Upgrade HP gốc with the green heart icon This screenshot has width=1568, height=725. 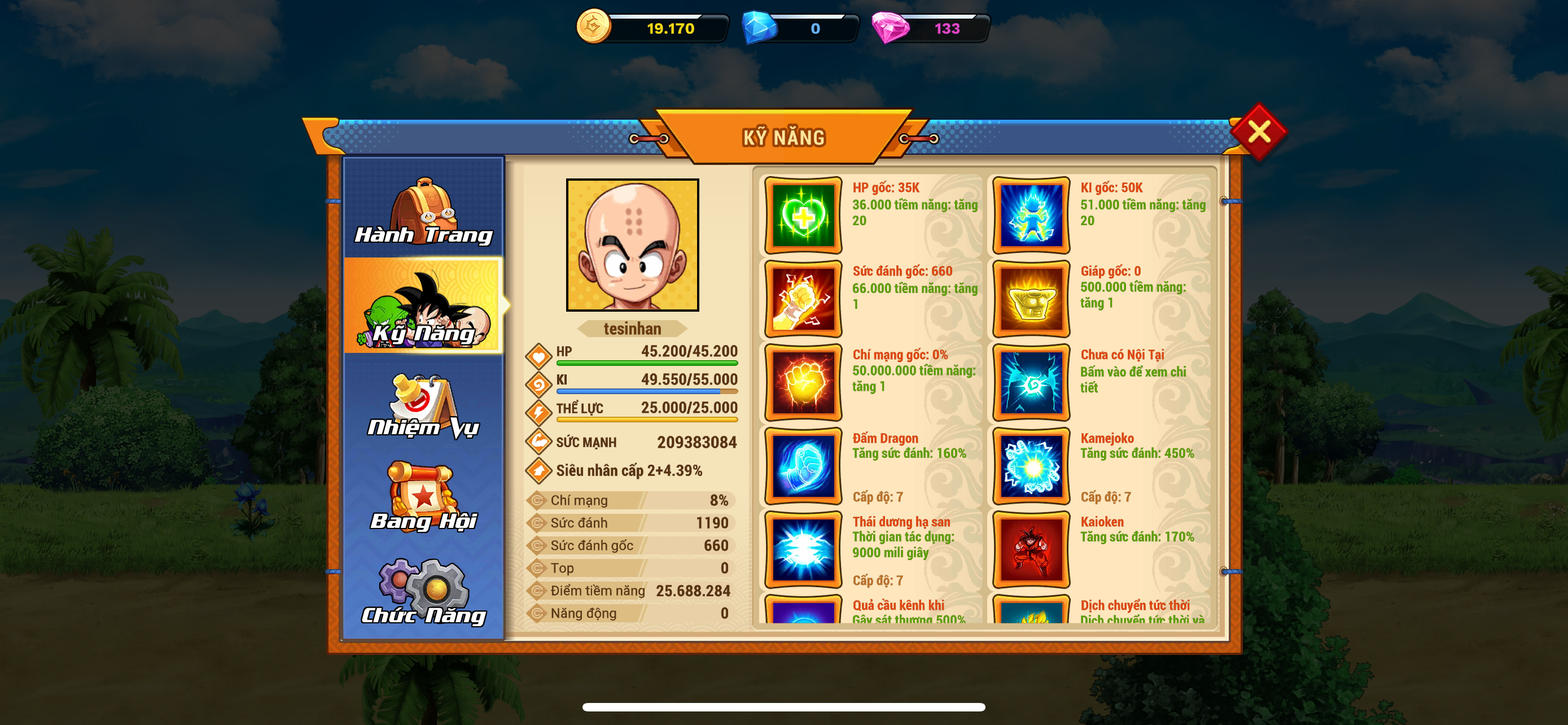803,216
